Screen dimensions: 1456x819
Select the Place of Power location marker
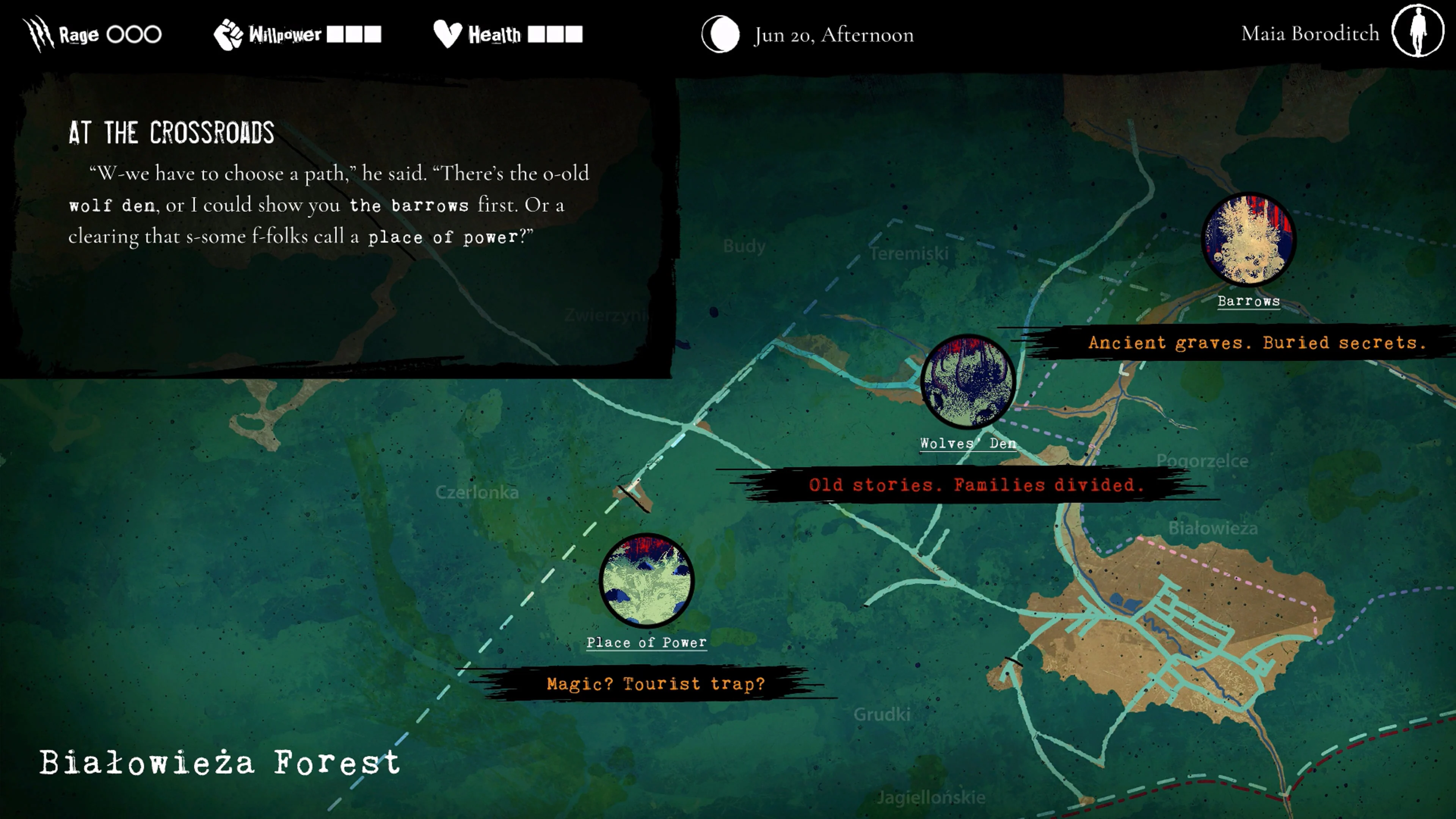click(x=646, y=580)
